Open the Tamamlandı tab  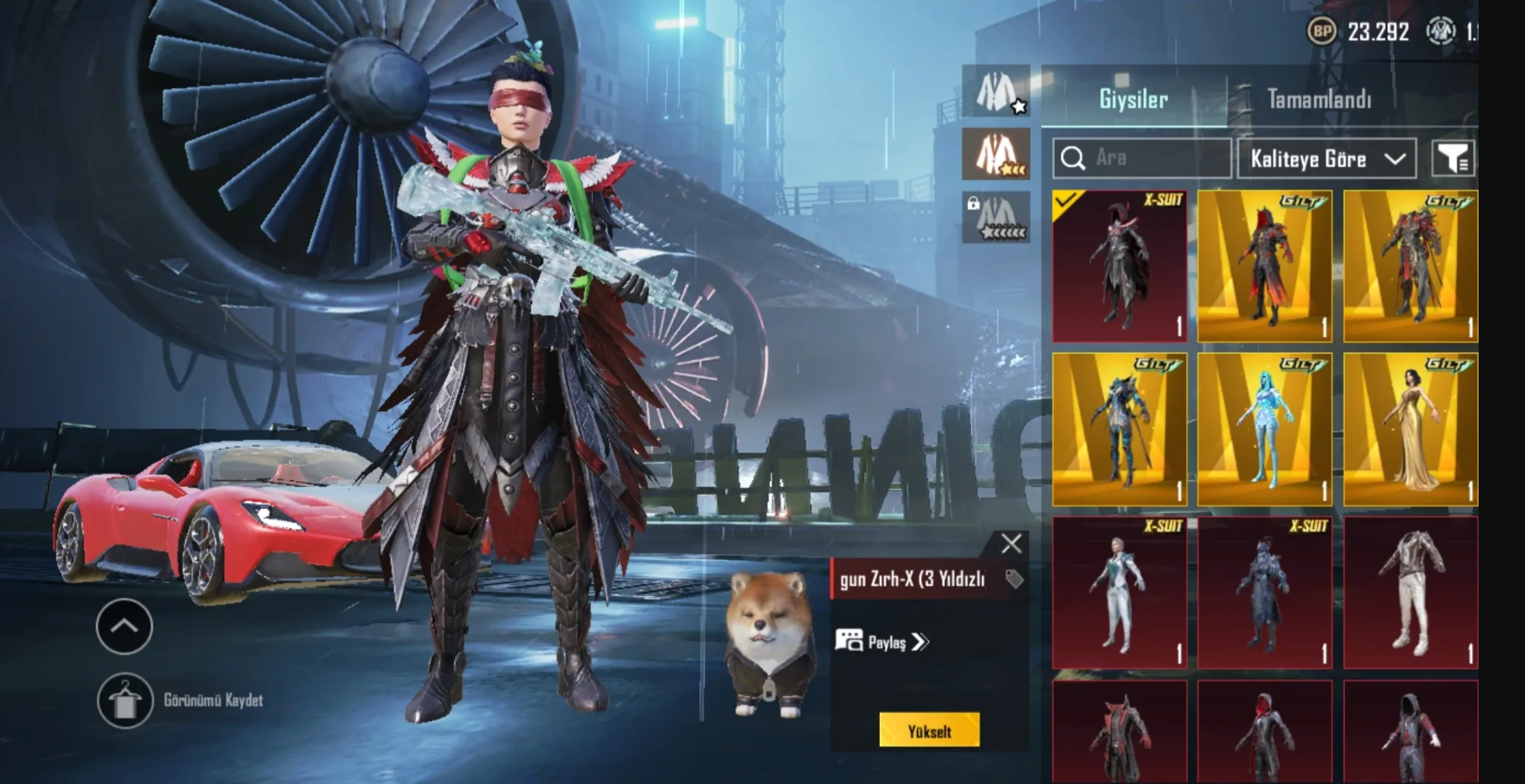(x=1319, y=100)
